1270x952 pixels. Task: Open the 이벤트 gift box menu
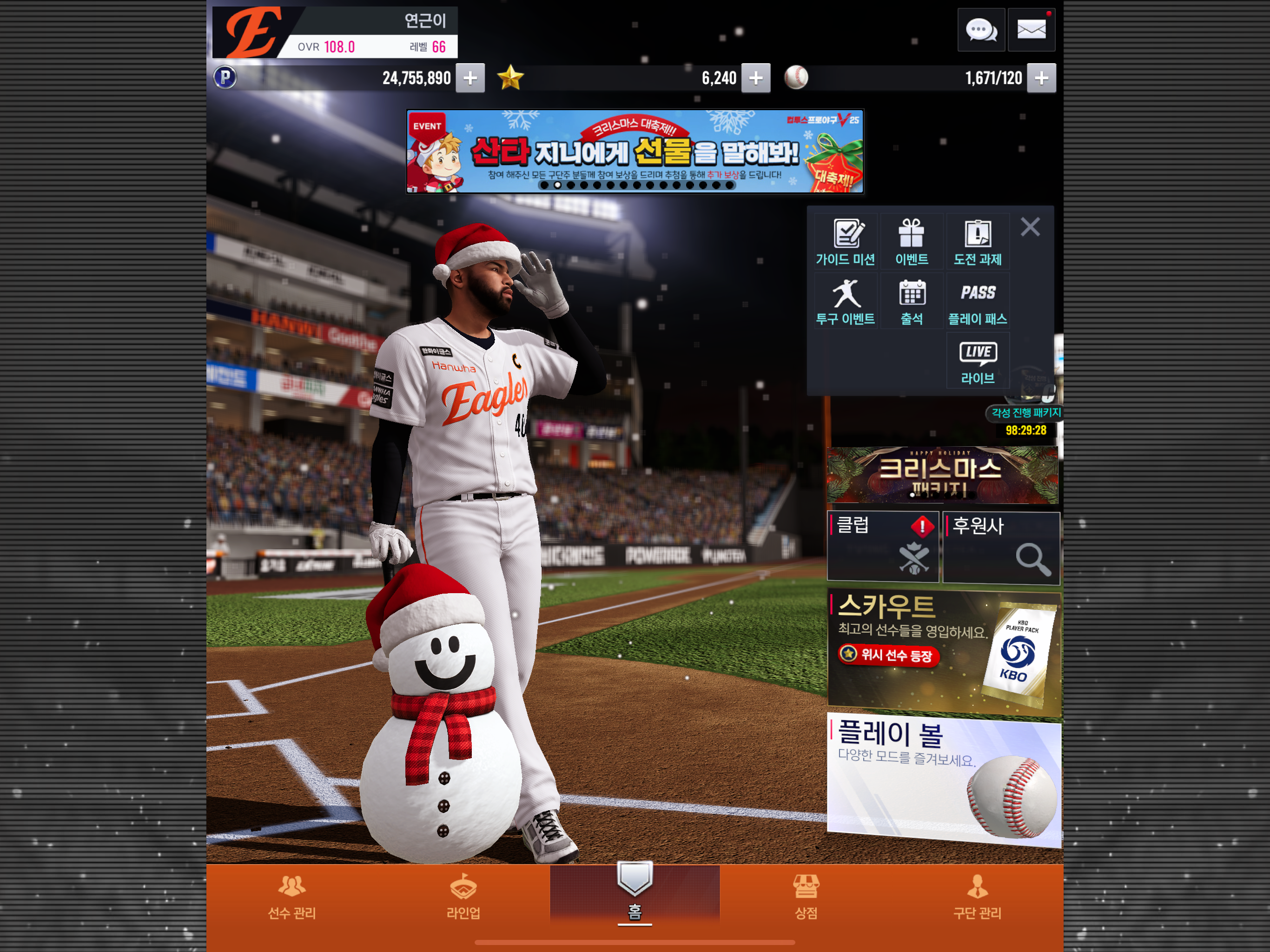(x=911, y=242)
